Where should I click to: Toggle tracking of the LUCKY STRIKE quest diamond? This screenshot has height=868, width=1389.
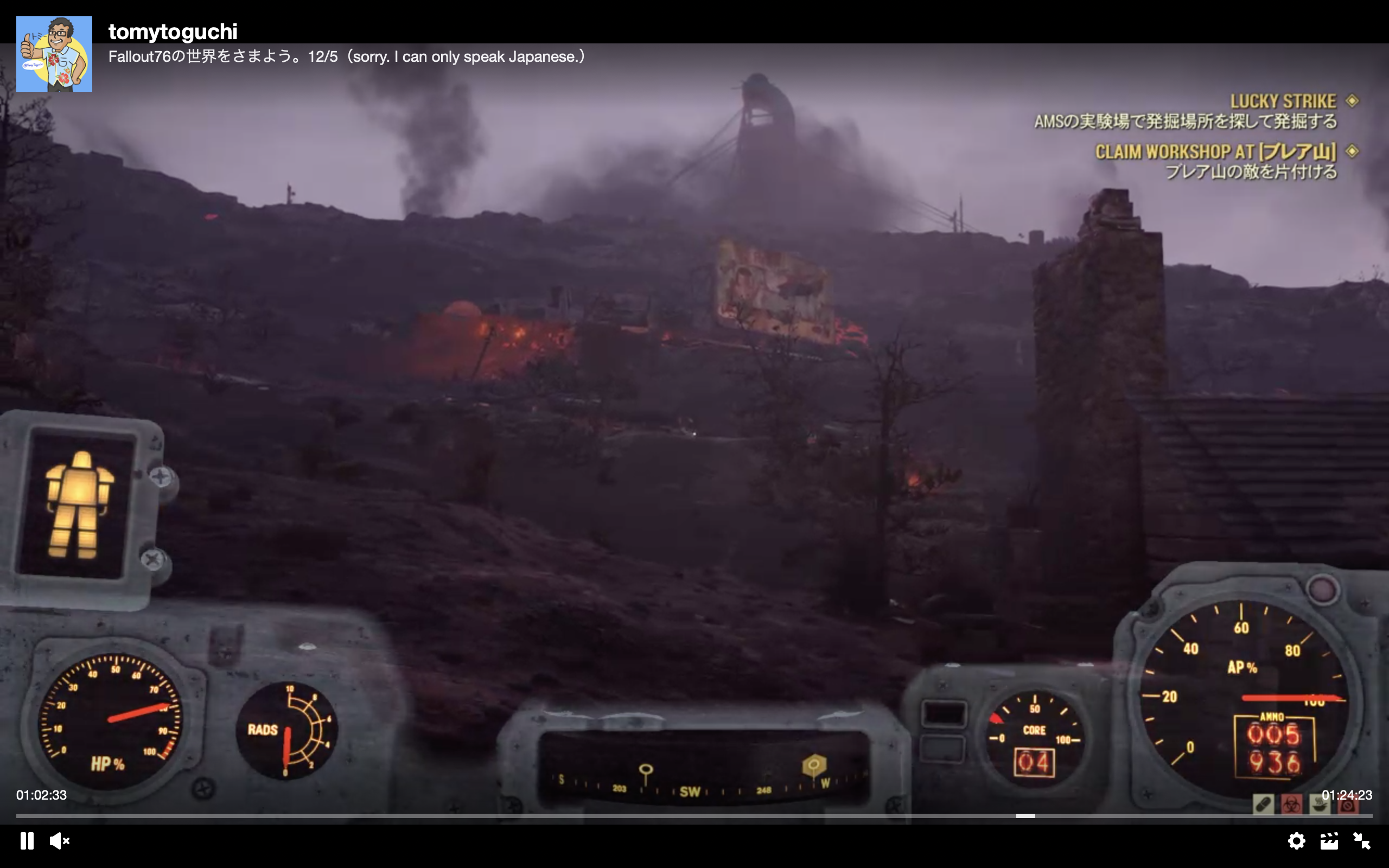coord(1355,100)
